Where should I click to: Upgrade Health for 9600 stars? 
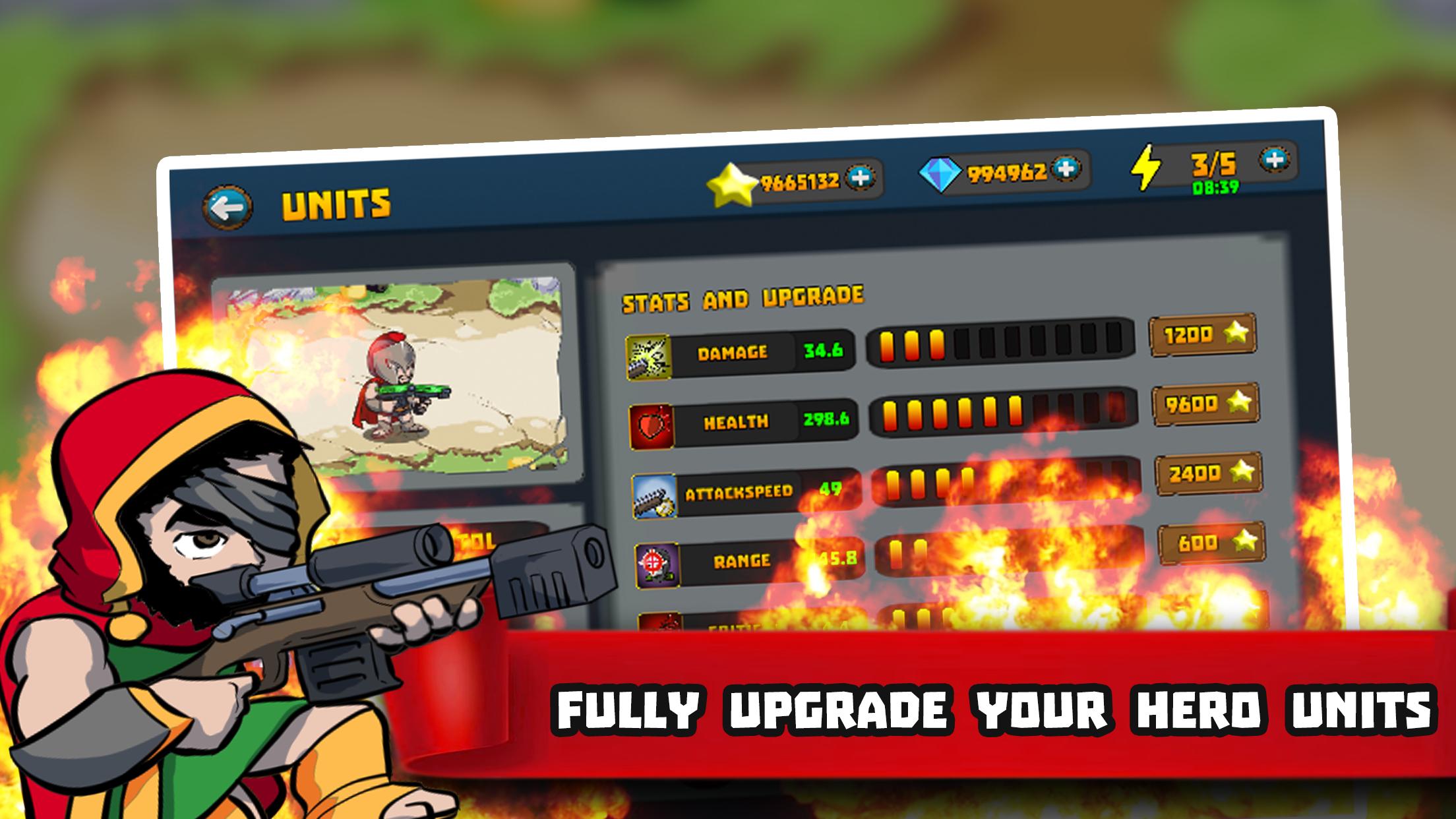(x=1205, y=403)
